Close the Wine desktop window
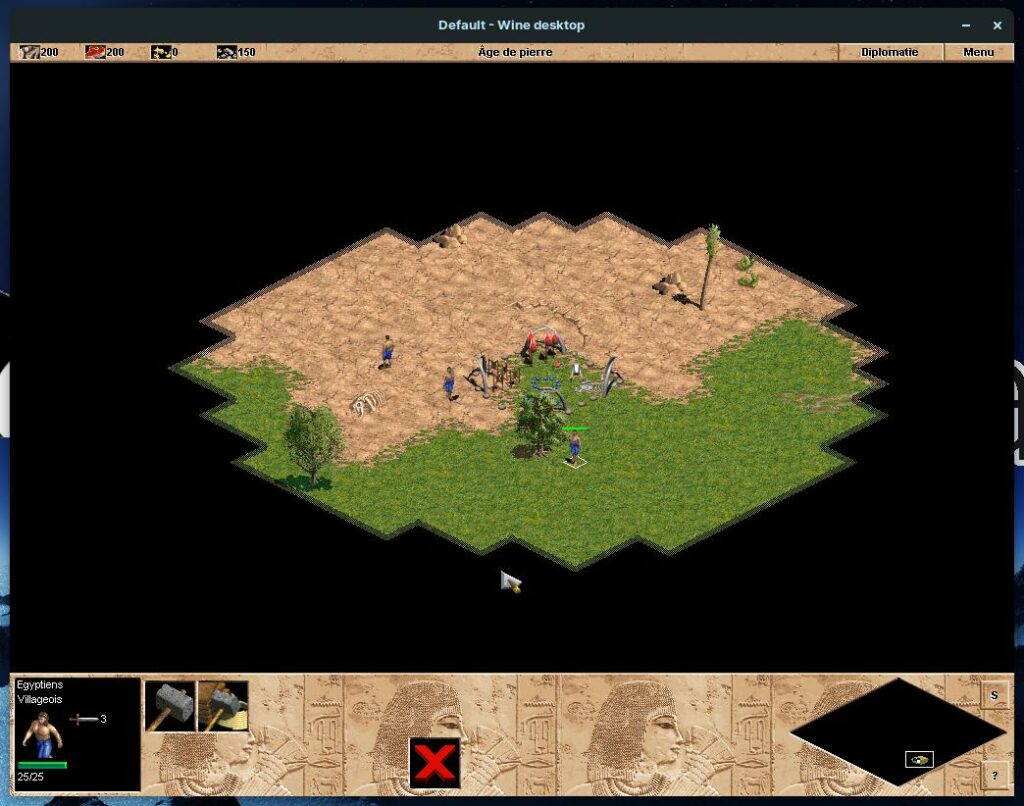 click(997, 25)
